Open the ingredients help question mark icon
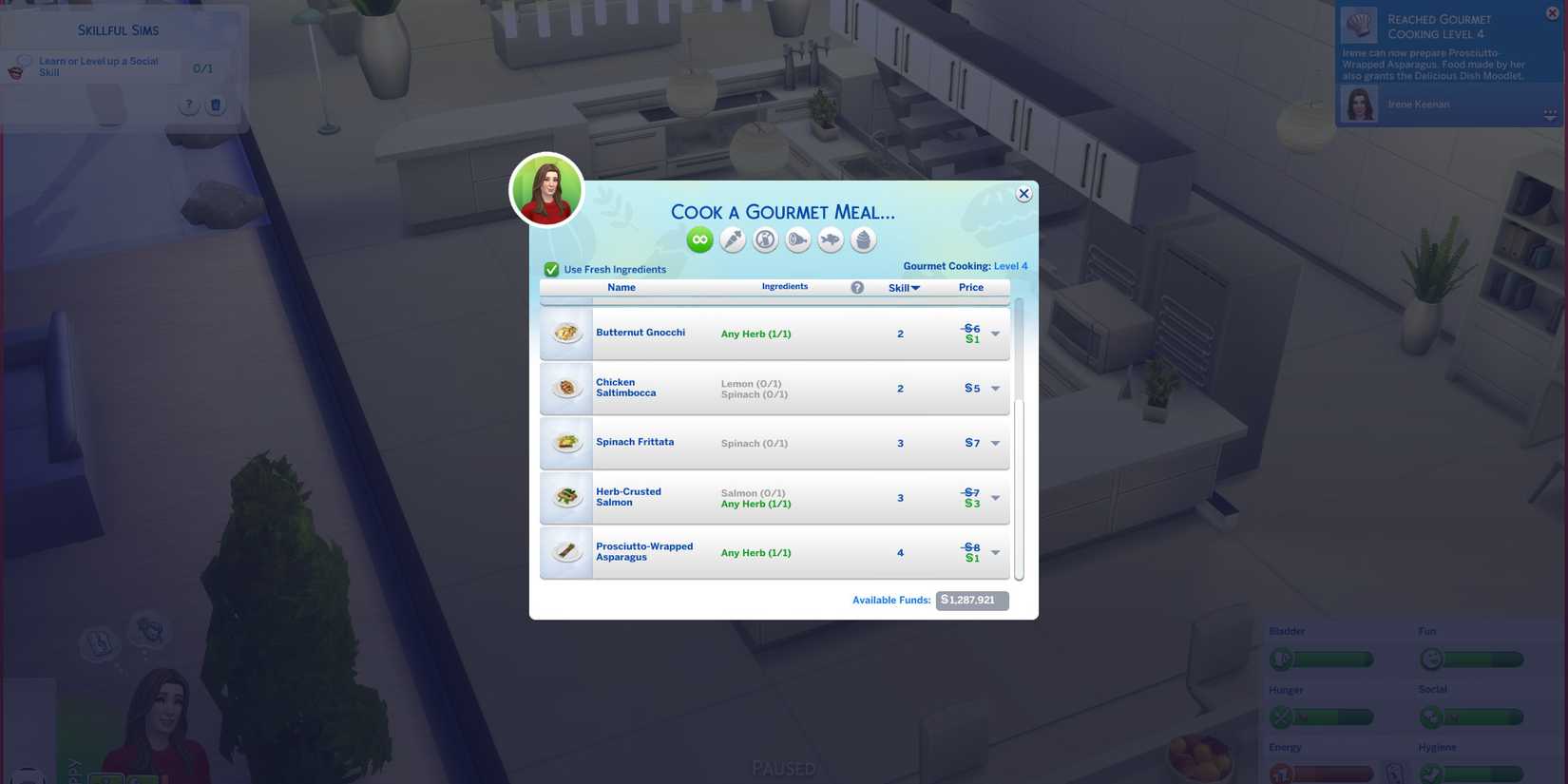Screen dimensions: 1568x784 click(857, 287)
